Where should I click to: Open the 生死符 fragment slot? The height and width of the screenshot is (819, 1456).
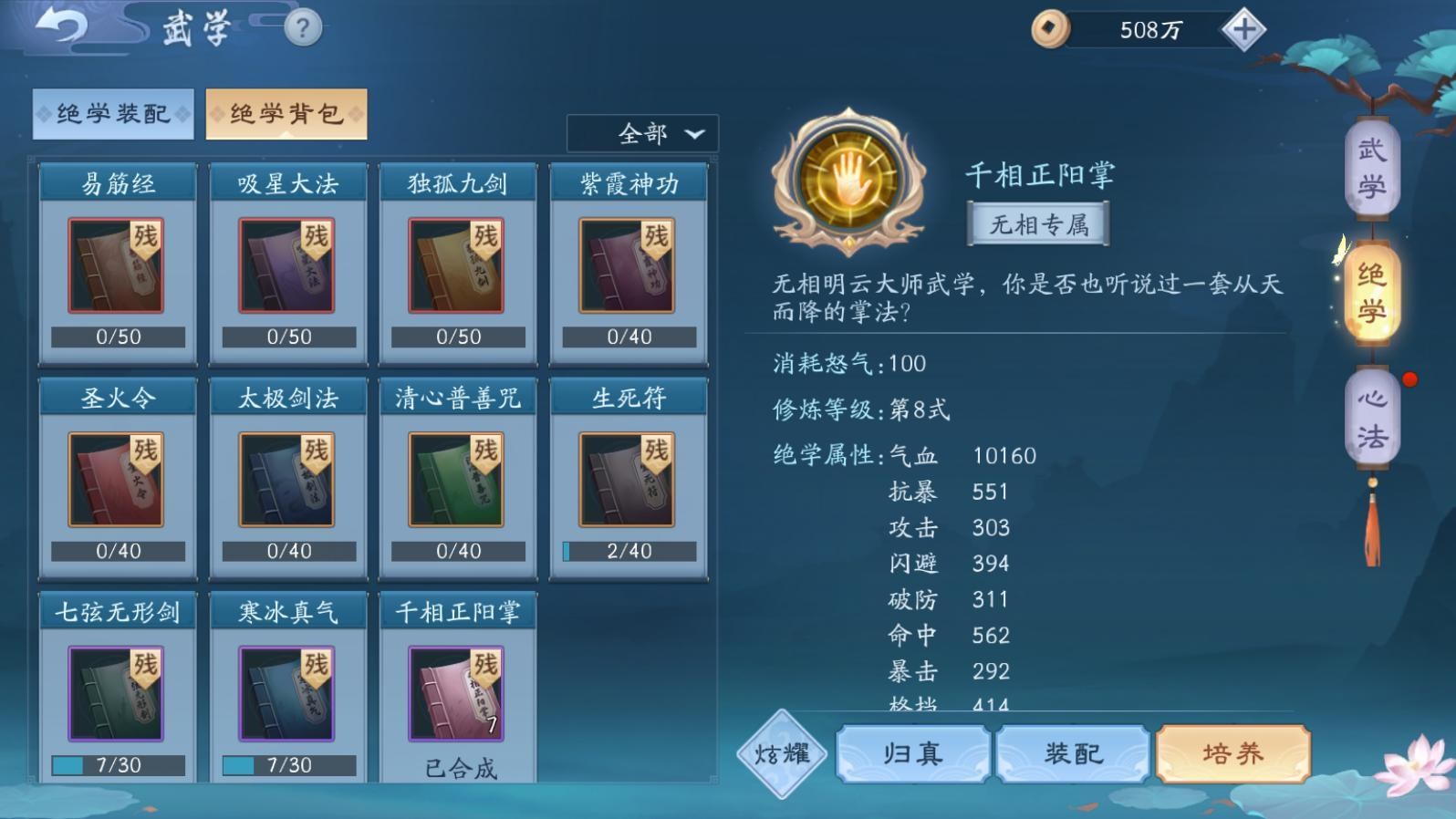629,480
